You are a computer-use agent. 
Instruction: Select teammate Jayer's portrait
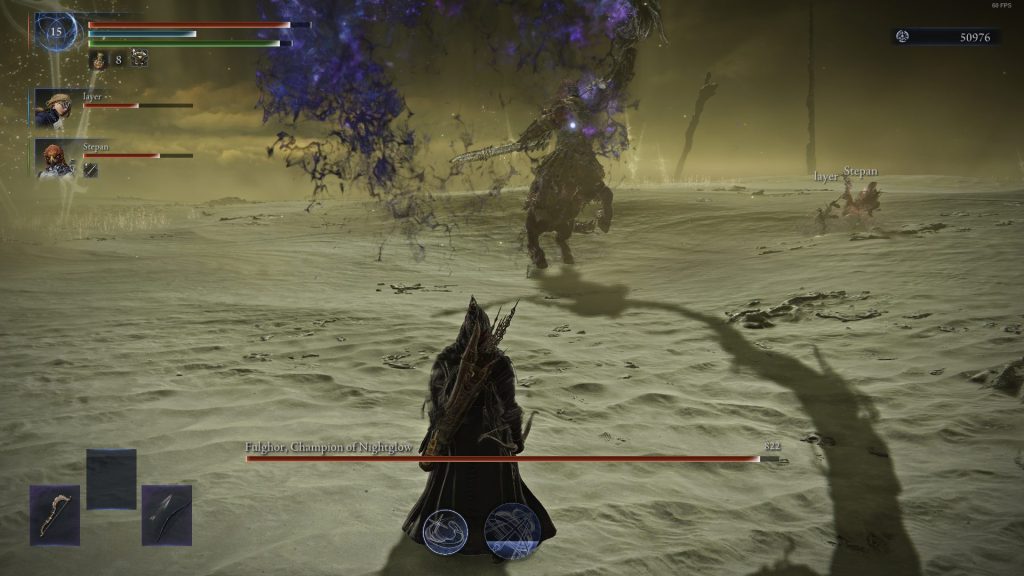pyautogui.click(x=54, y=107)
